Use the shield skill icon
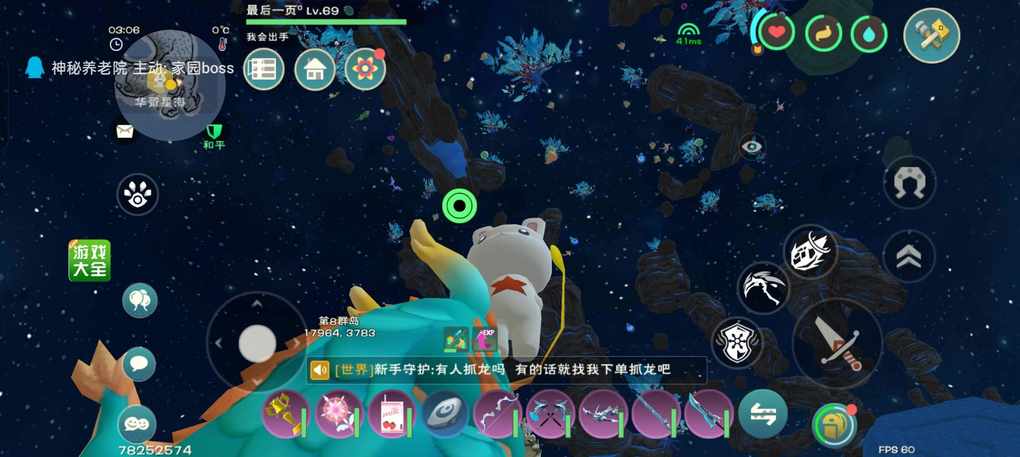This screenshot has width=1020, height=457. point(737,342)
